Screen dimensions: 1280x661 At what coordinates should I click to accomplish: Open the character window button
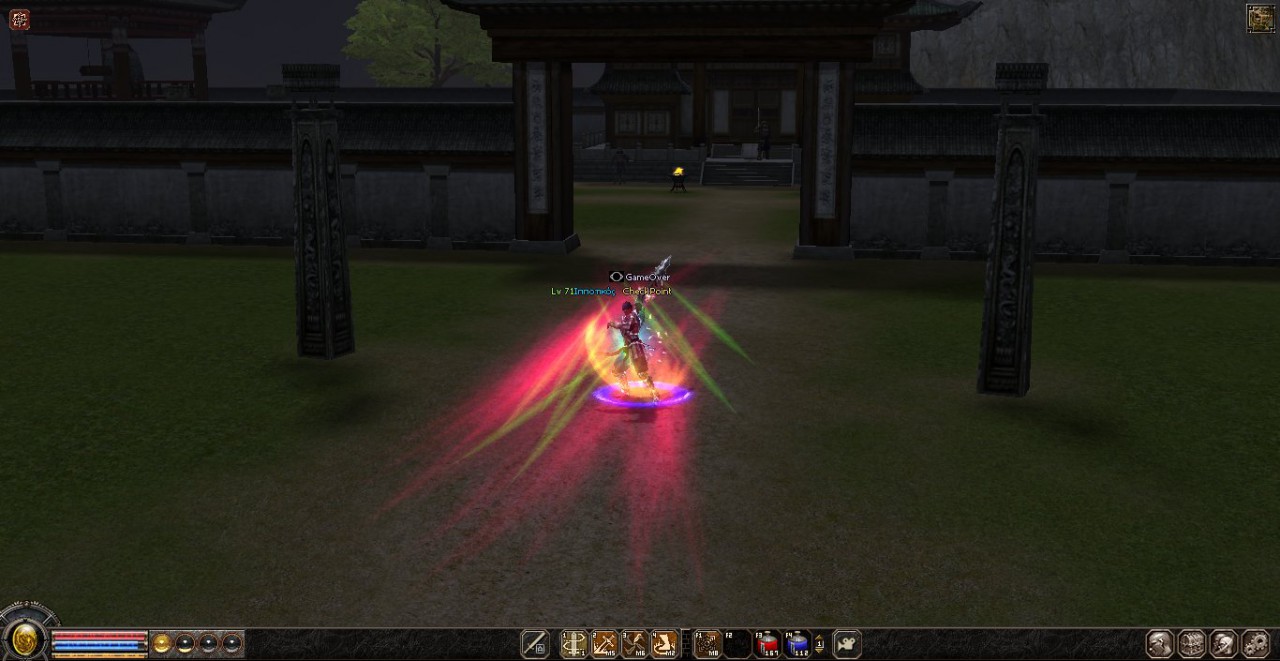[1159, 643]
